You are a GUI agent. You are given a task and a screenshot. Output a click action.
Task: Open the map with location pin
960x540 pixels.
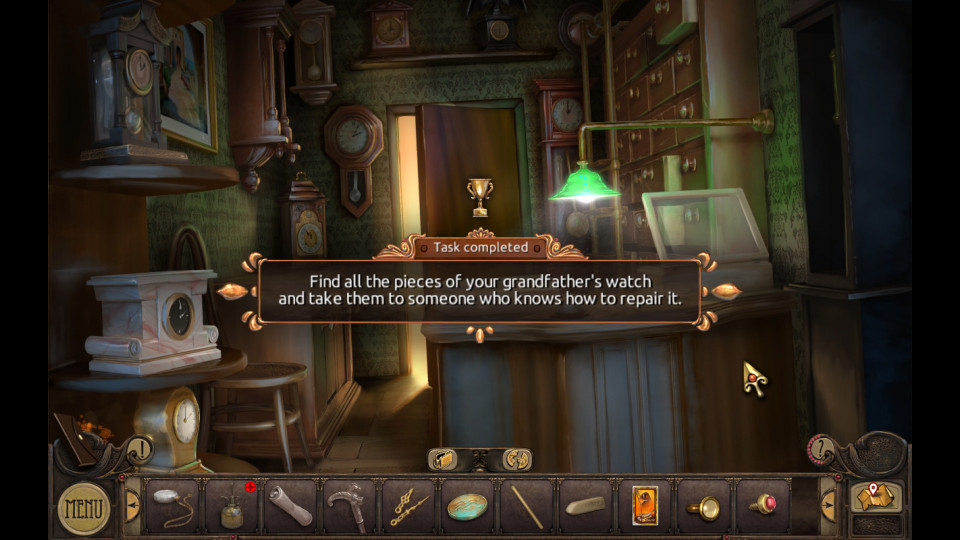[x=875, y=496]
